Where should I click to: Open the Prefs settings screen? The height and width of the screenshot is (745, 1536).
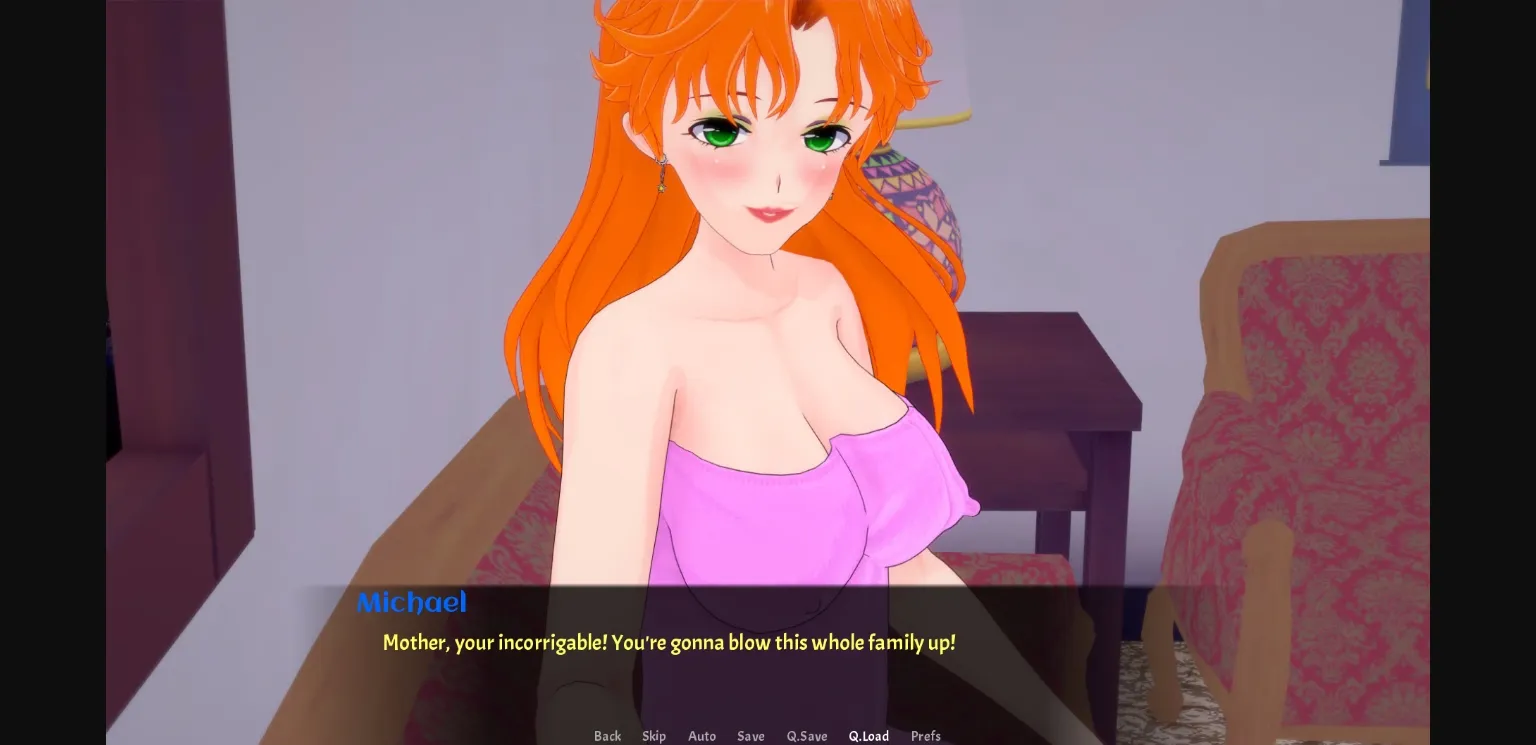pos(925,736)
